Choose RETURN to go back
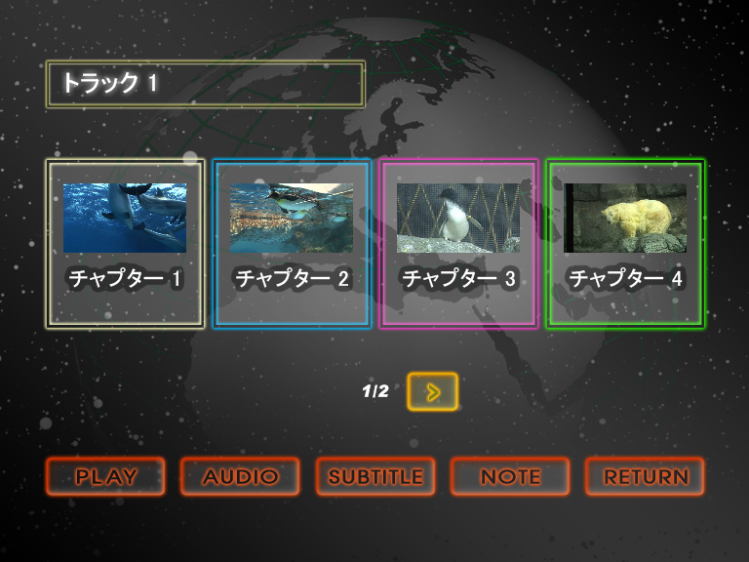 645,477
